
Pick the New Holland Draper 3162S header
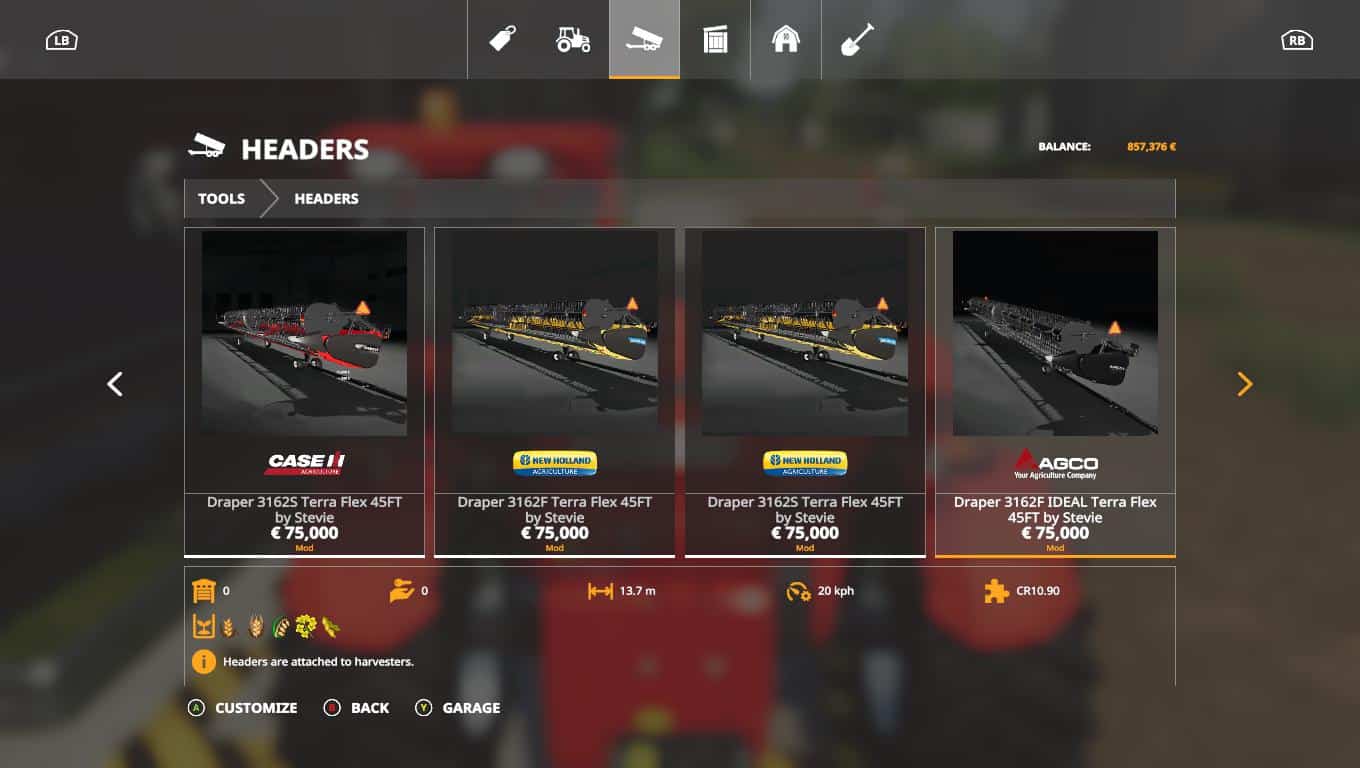click(804, 391)
